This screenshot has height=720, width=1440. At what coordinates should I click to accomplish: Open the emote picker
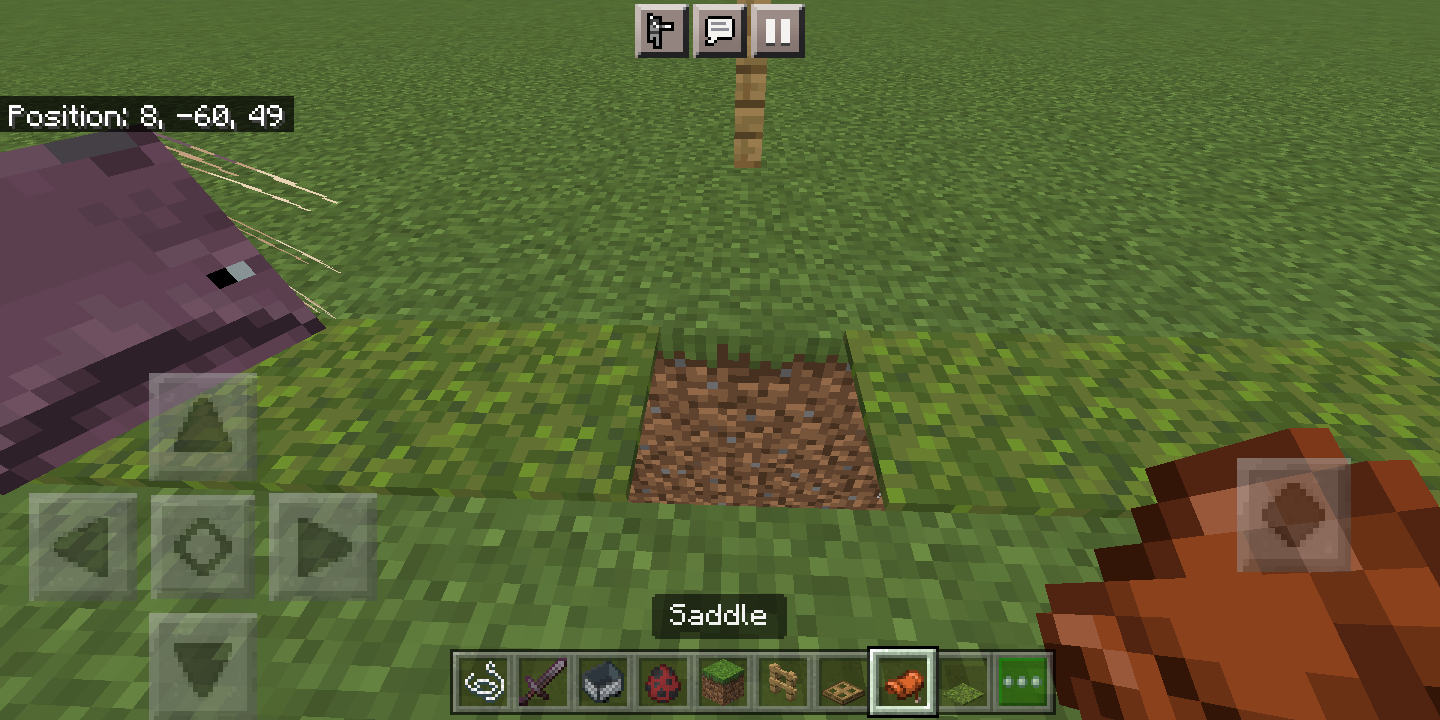[662, 31]
